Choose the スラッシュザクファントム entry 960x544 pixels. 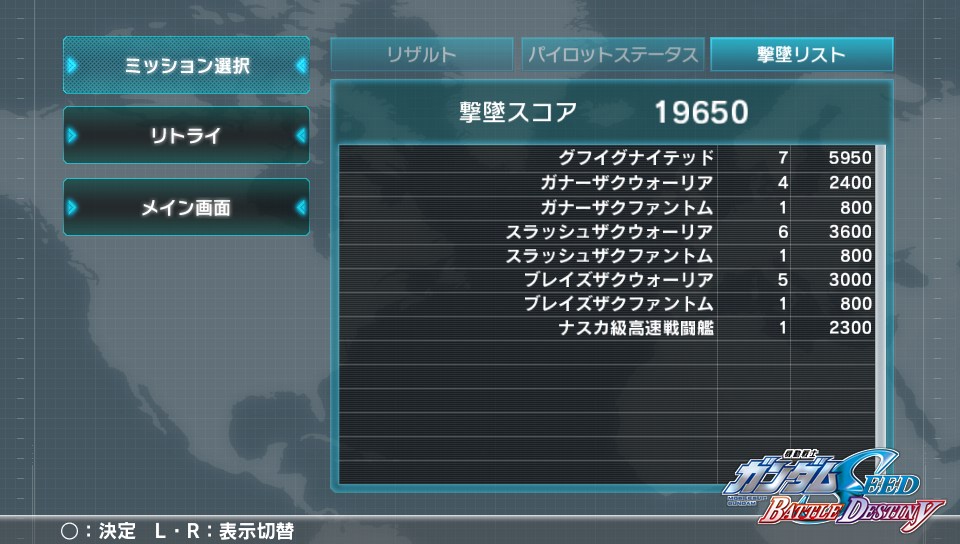tap(606, 256)
